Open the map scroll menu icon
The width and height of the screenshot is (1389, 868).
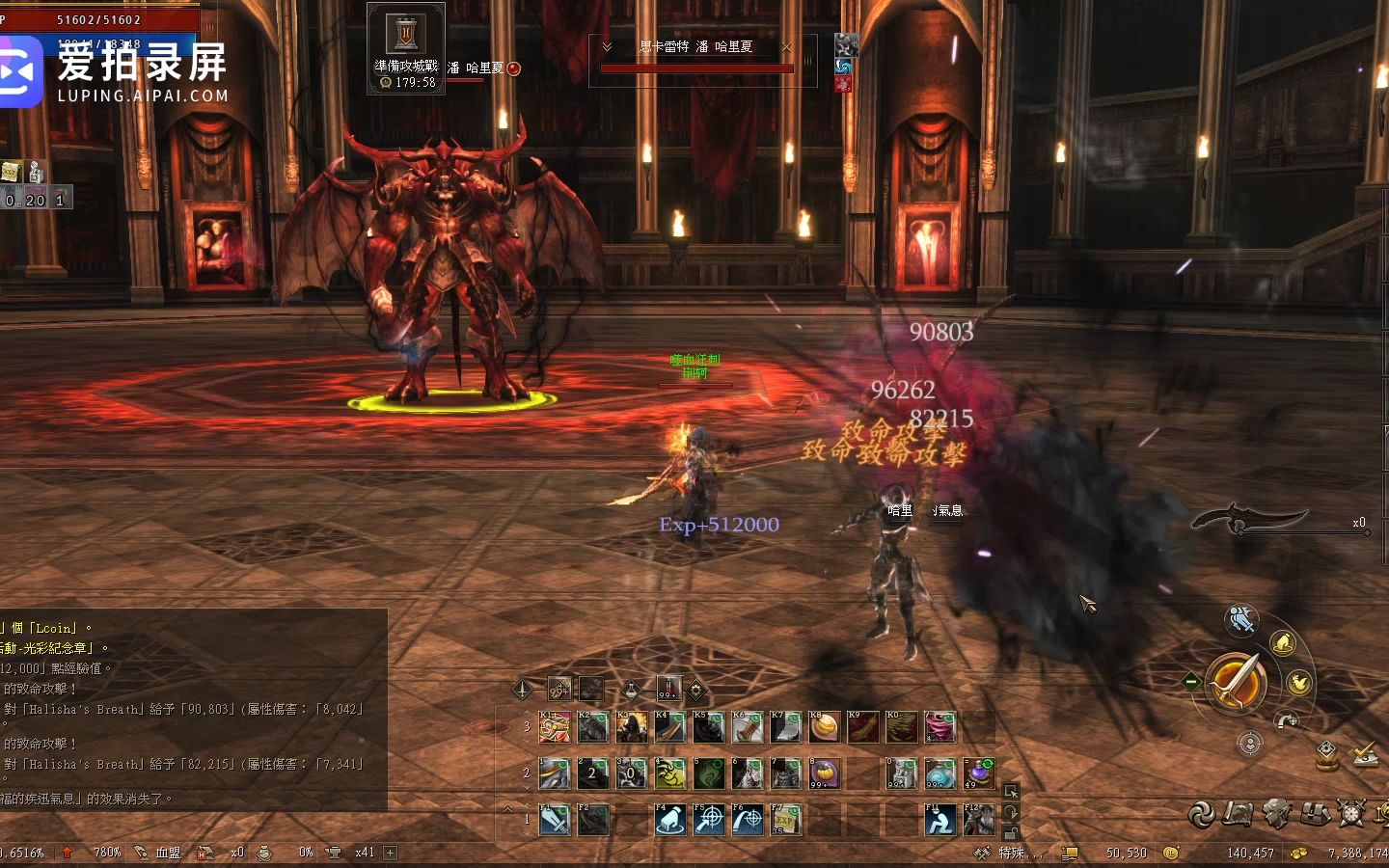coord(1238,814)
